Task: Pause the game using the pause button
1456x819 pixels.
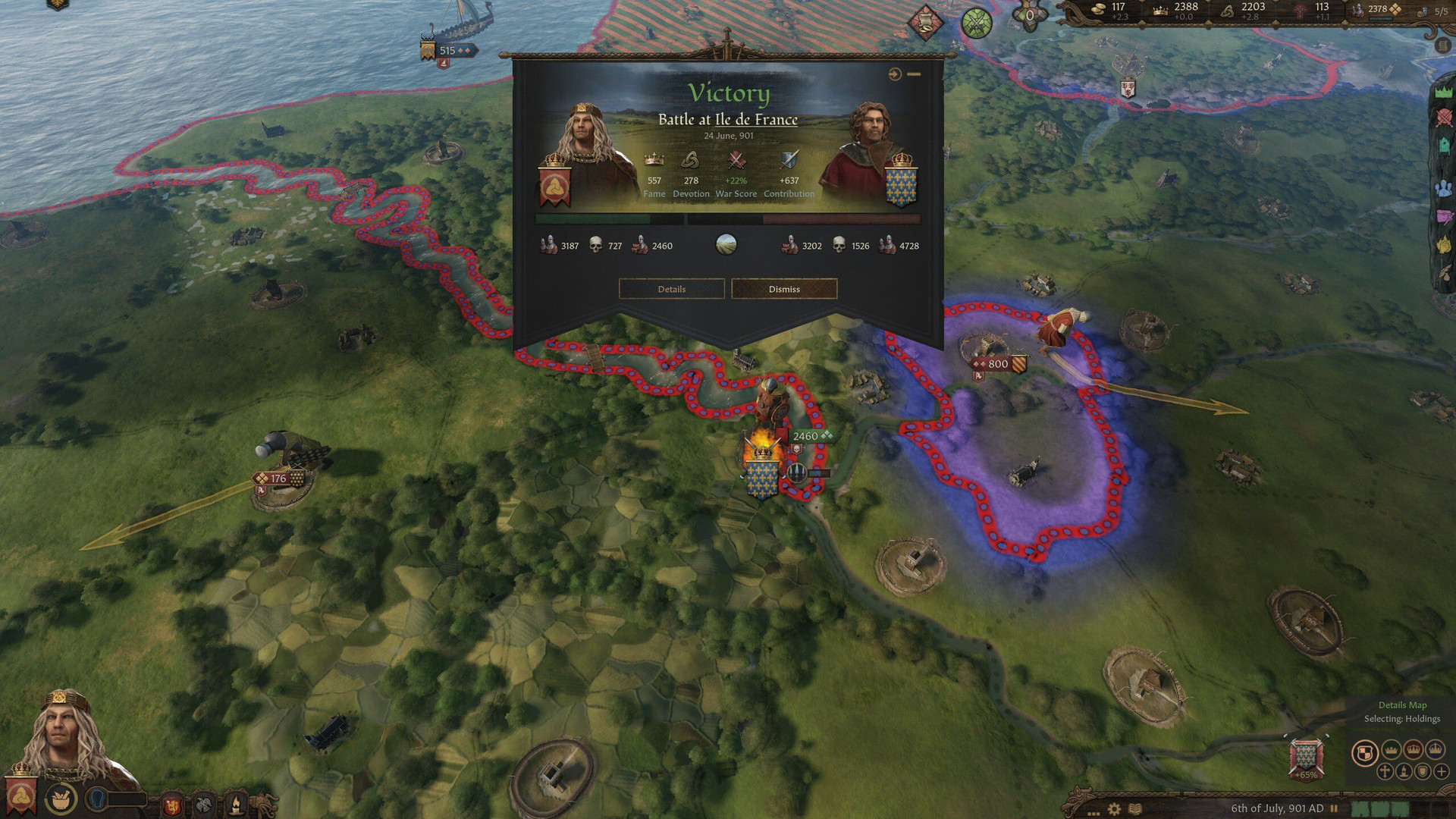Action: [1334, 808]
